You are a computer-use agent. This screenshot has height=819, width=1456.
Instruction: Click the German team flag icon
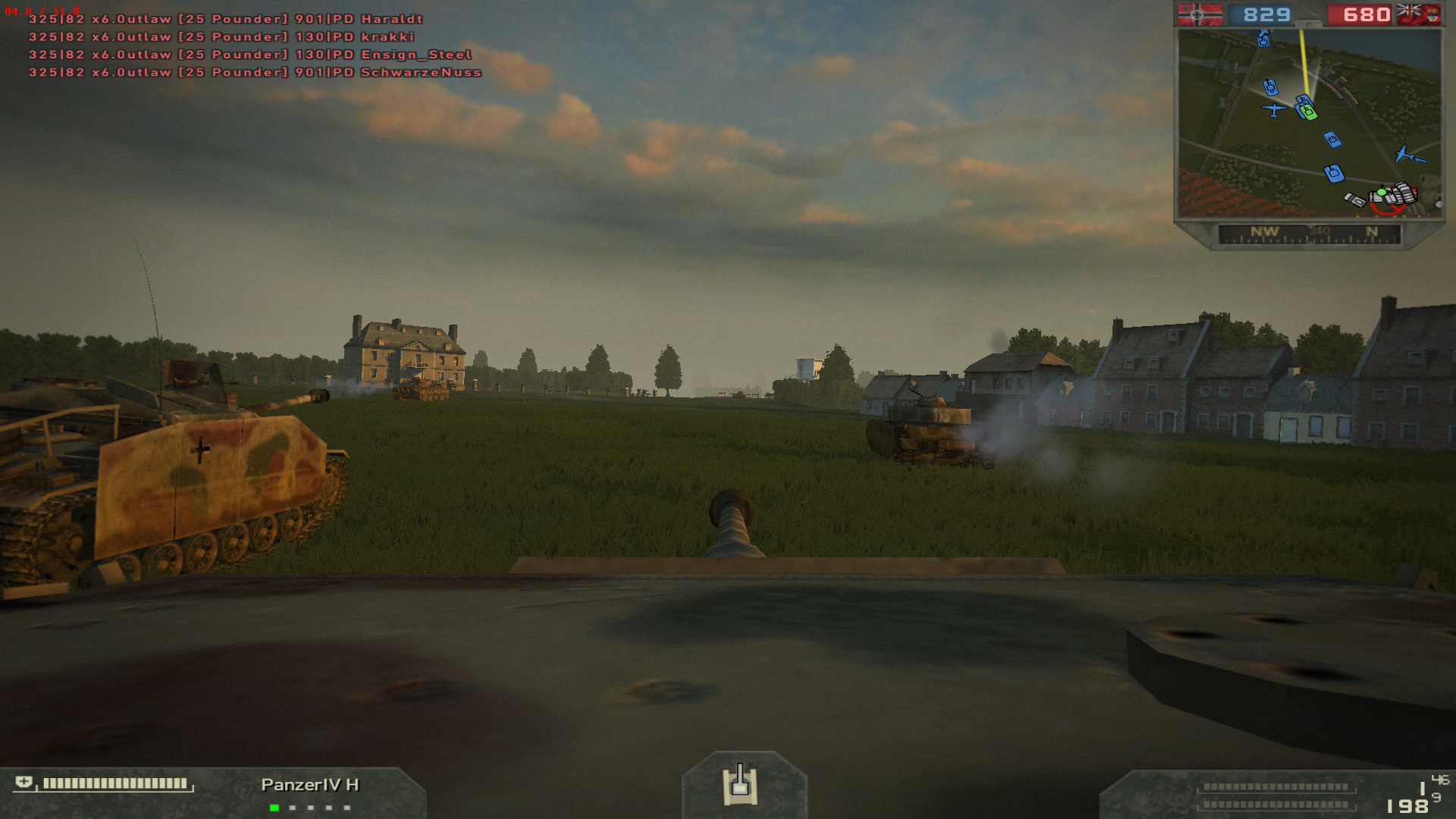1199,14
